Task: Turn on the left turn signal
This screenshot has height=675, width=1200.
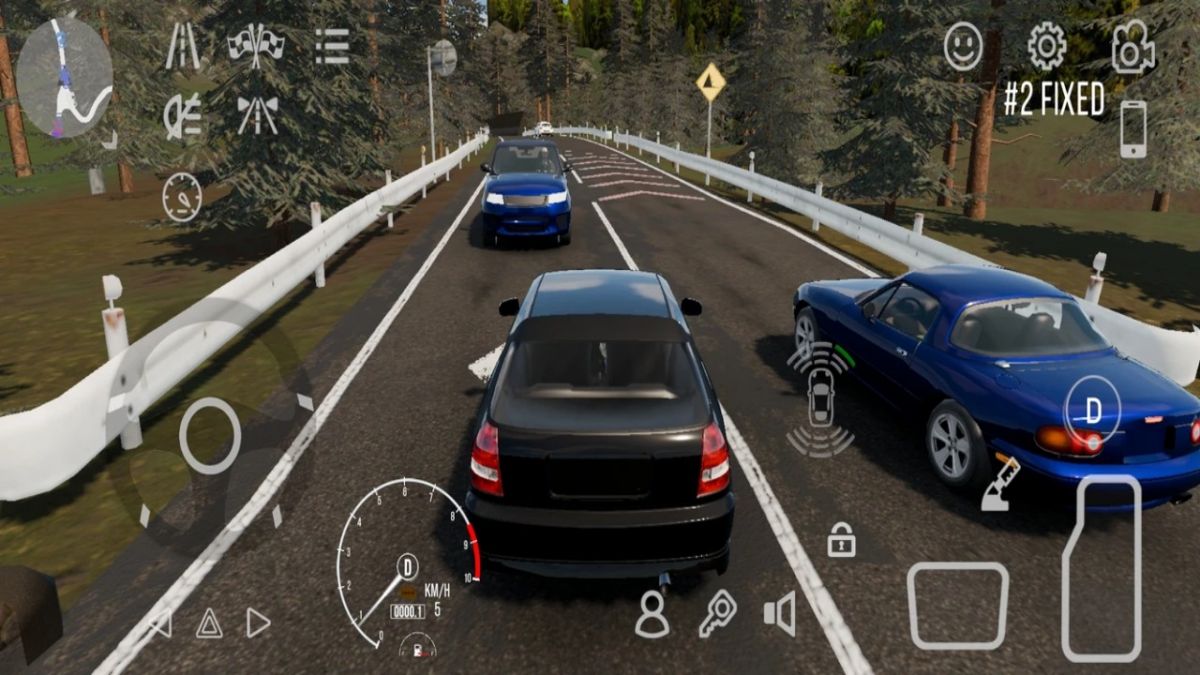Action: pyautogui.click(x=160, y=624)
